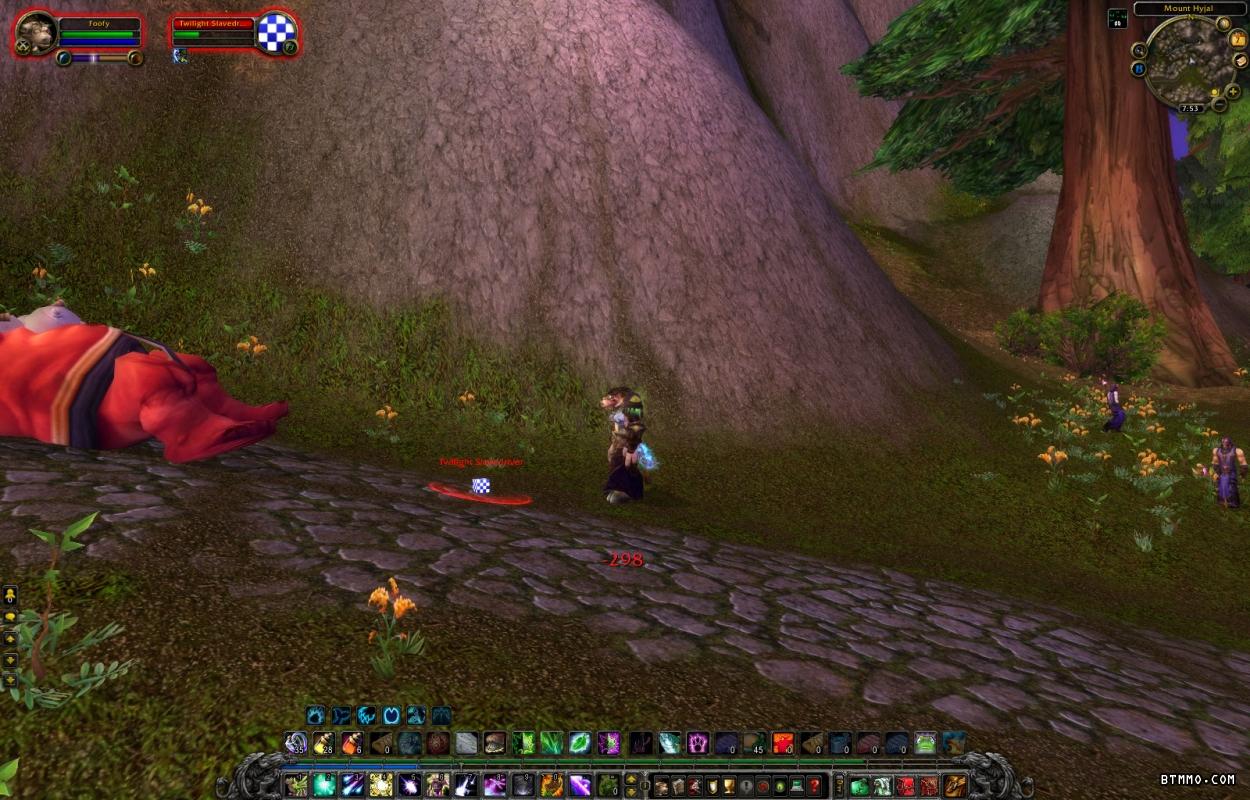This screenshot has height=800, width=1250.
Task: Open the rightmost backpack bag slot
Action: point(955,785)
